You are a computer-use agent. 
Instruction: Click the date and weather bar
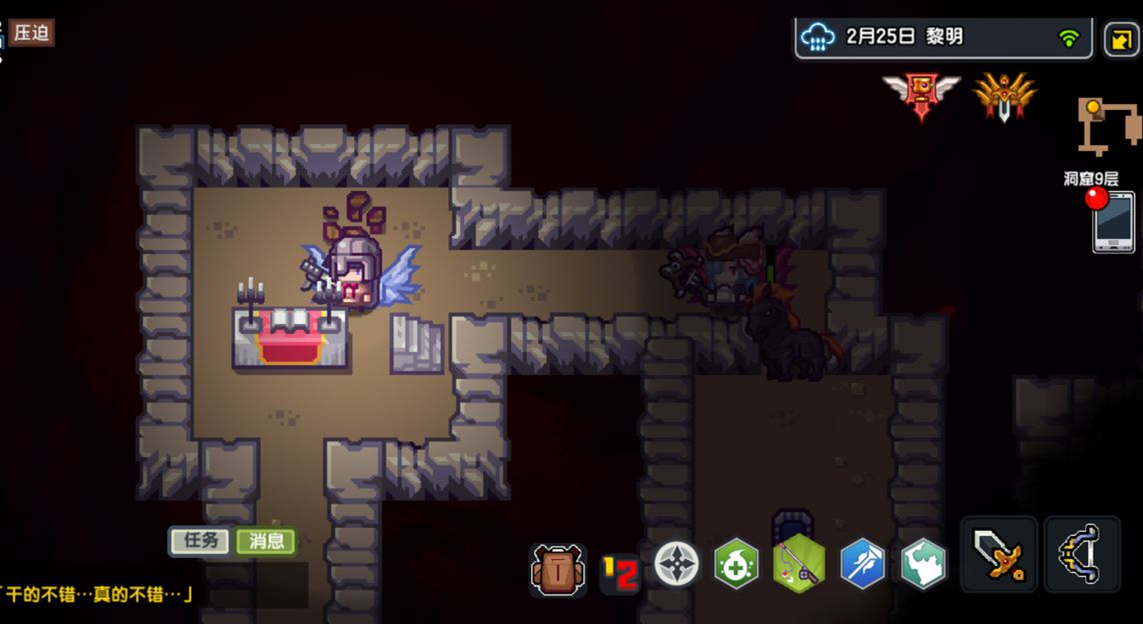(x=943, y=37)
